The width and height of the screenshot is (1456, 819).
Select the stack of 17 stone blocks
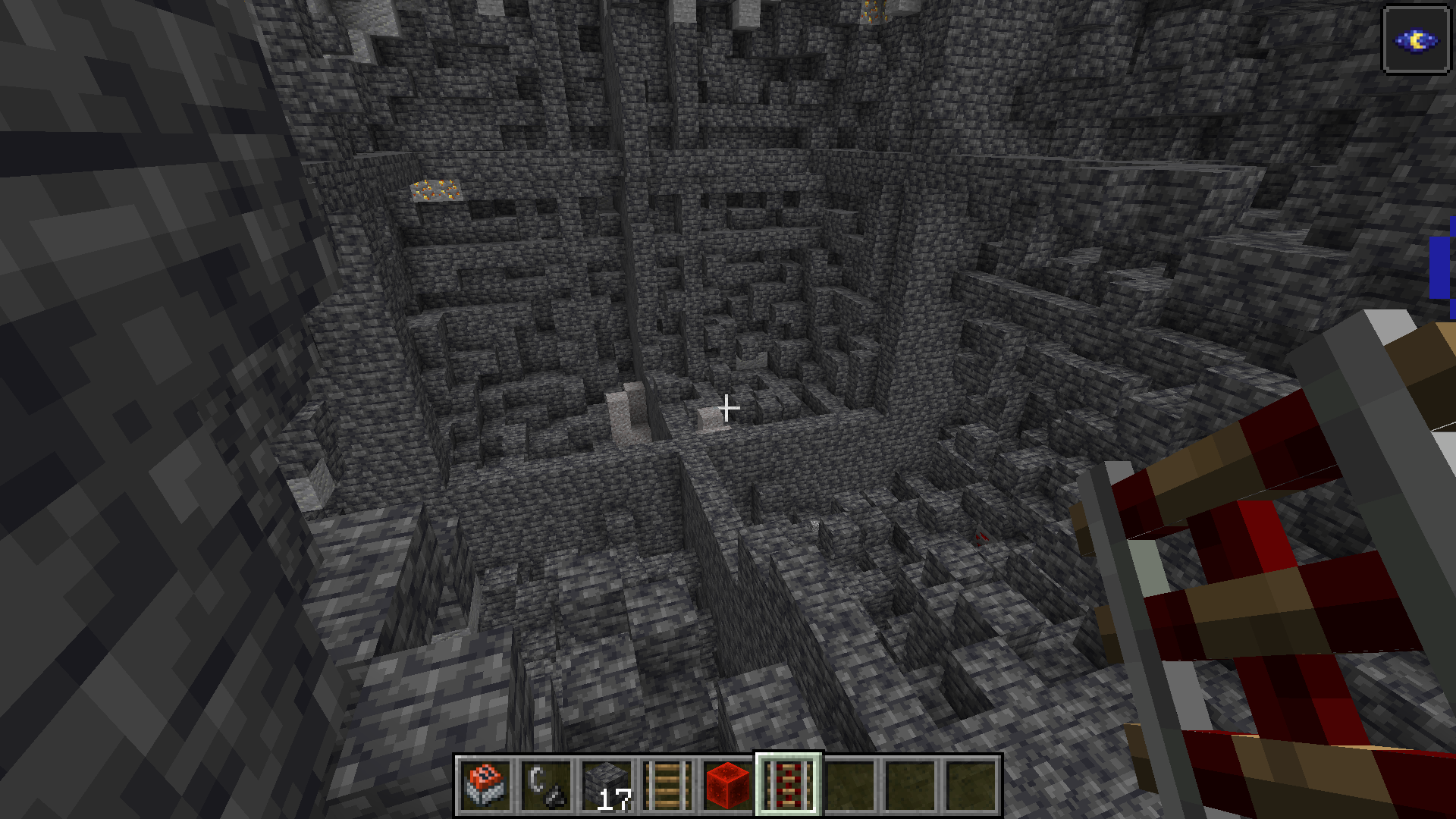click(607, 785)
